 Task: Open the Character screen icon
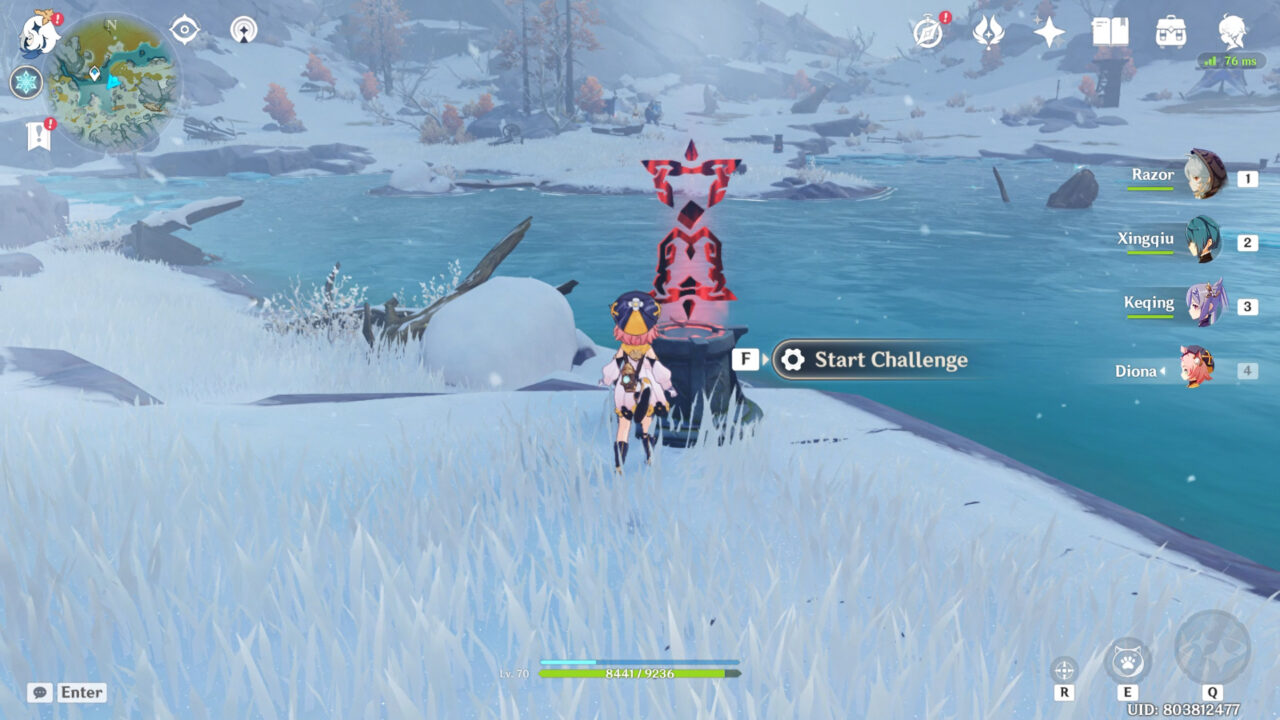point(1232,32)
